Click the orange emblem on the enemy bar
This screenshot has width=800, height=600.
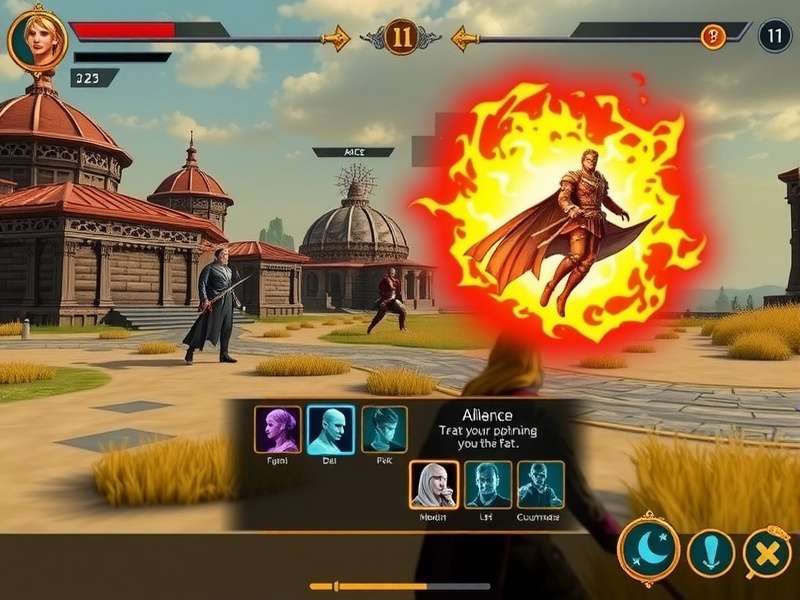(712, 37)
